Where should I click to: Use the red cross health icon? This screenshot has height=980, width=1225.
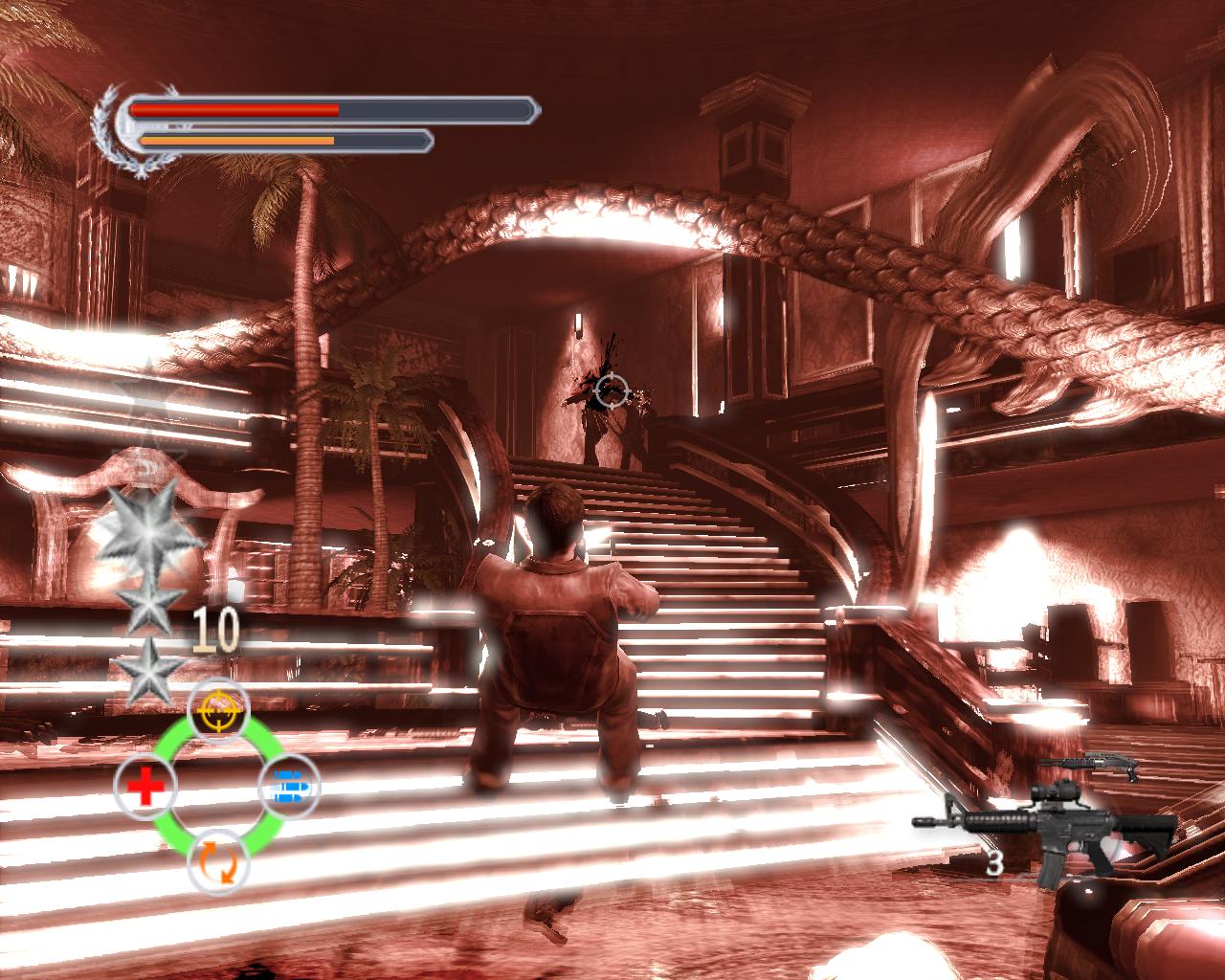[x=145, y=789]
